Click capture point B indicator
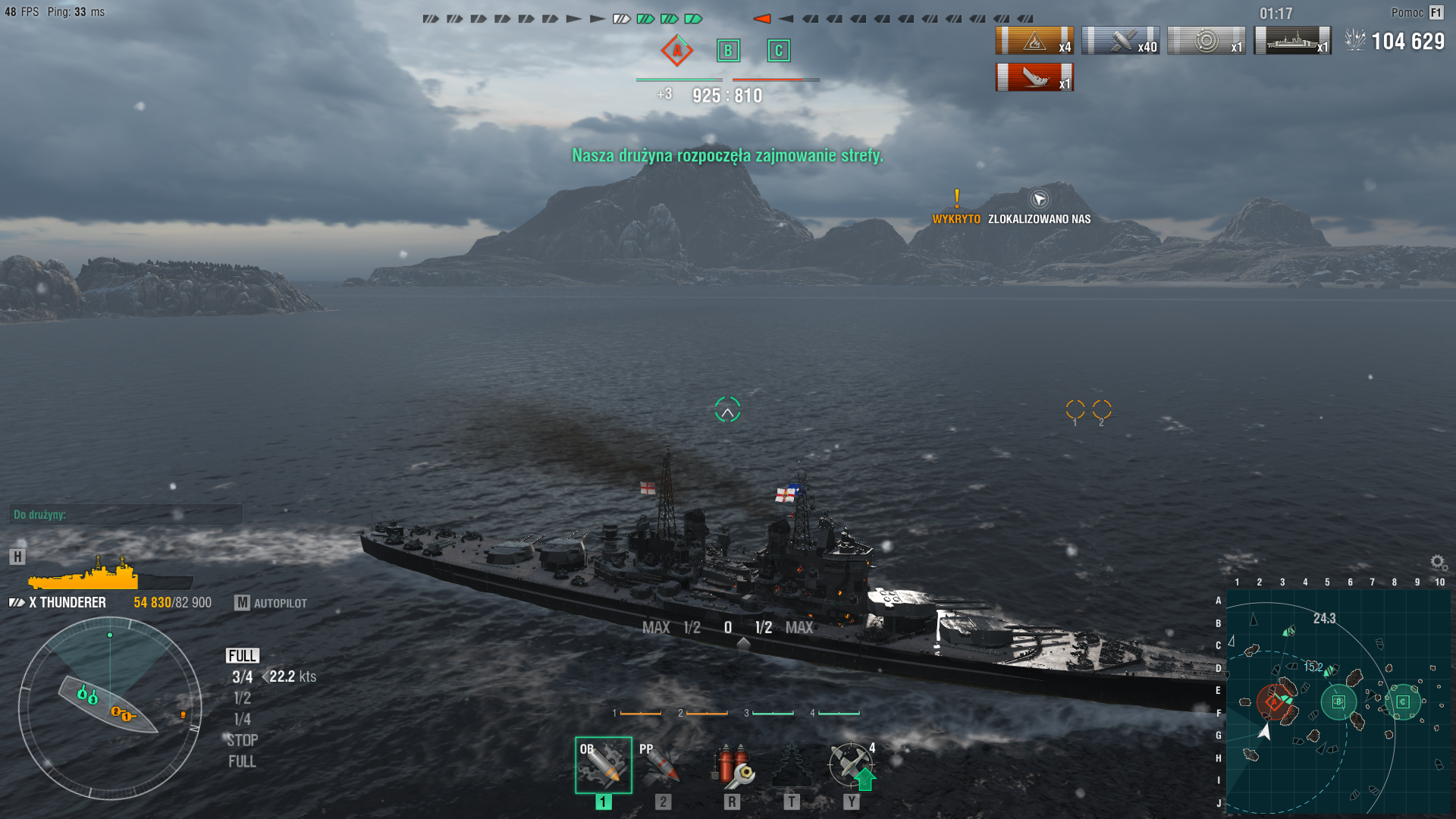 (728, 51)
